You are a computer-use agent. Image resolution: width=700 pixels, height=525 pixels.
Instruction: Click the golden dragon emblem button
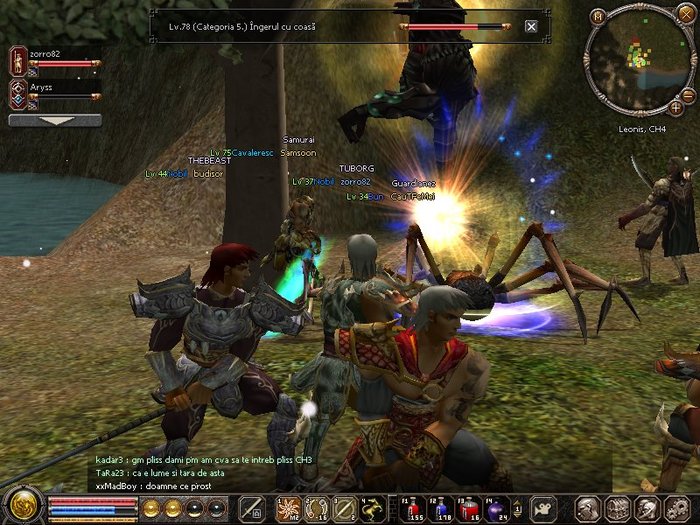[x=20, y=504]
